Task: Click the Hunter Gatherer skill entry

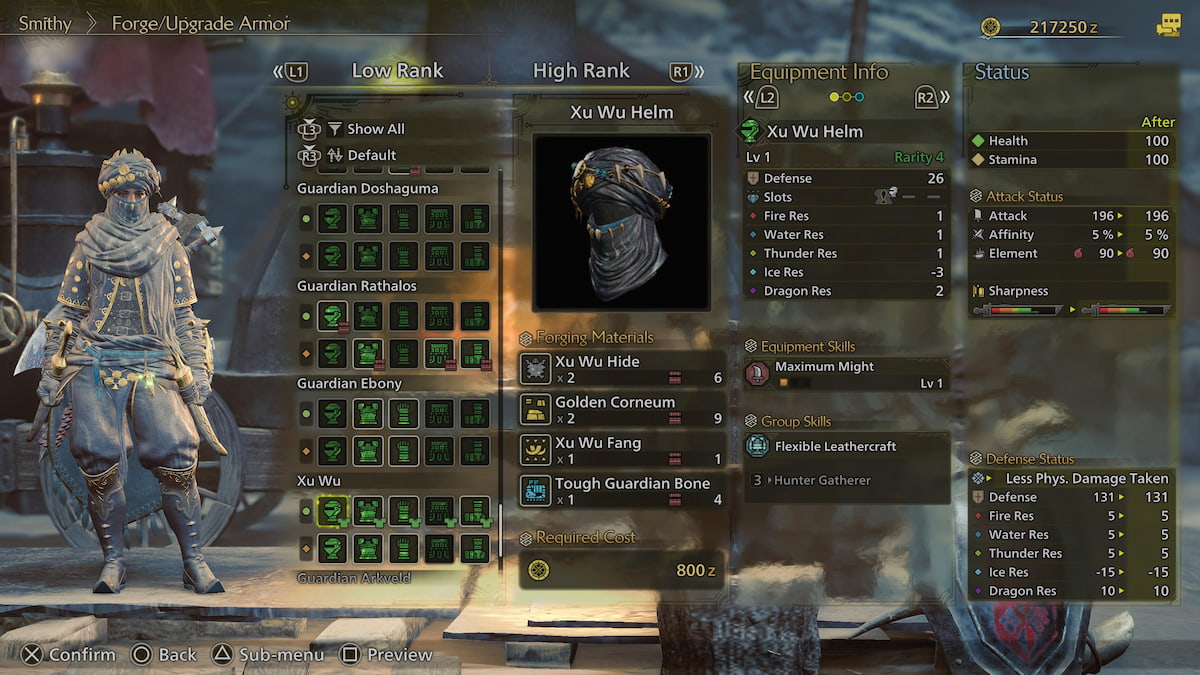Action: 821,480
